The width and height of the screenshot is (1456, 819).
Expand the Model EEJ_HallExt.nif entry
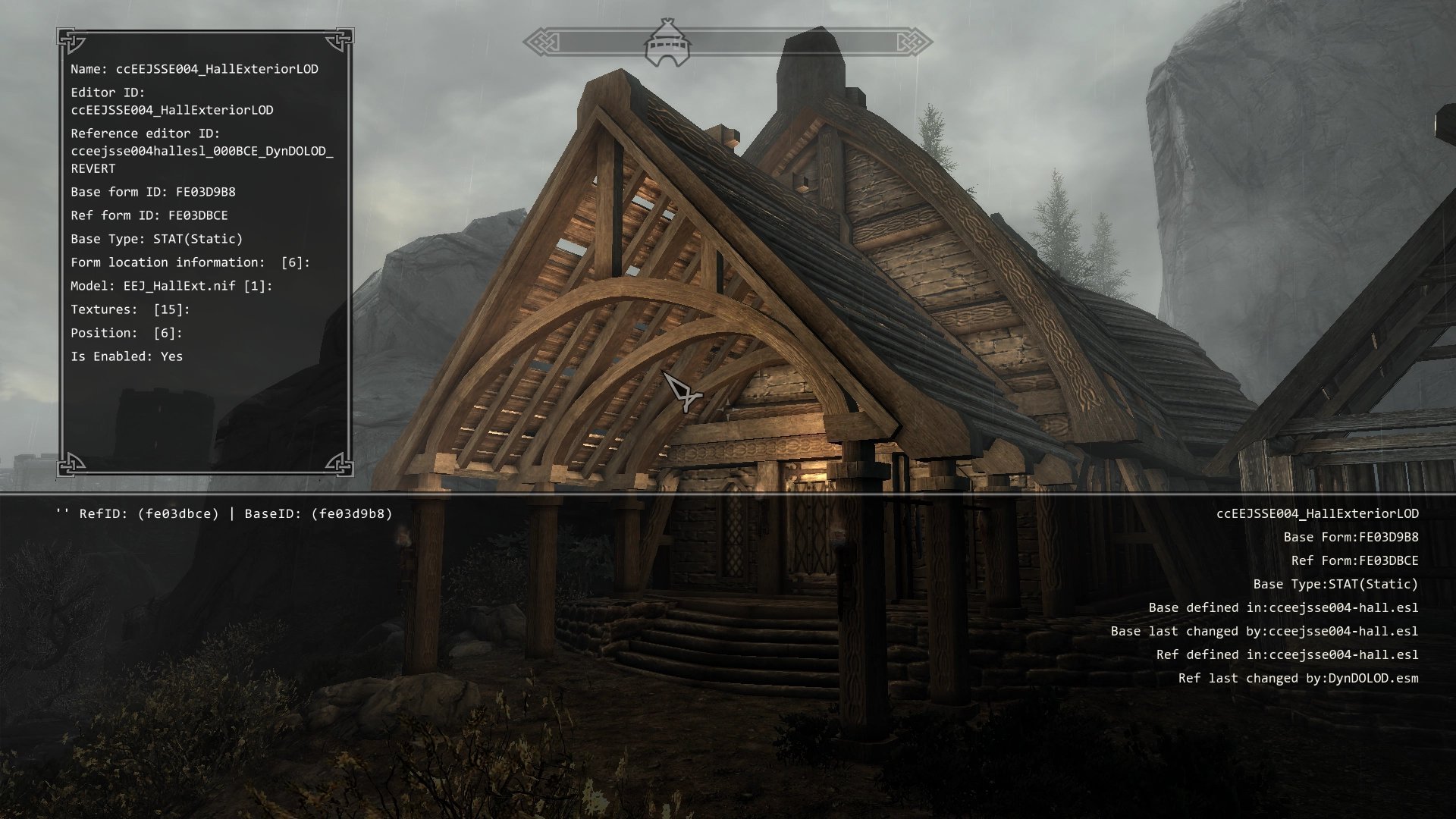click(x=171, y=286)
